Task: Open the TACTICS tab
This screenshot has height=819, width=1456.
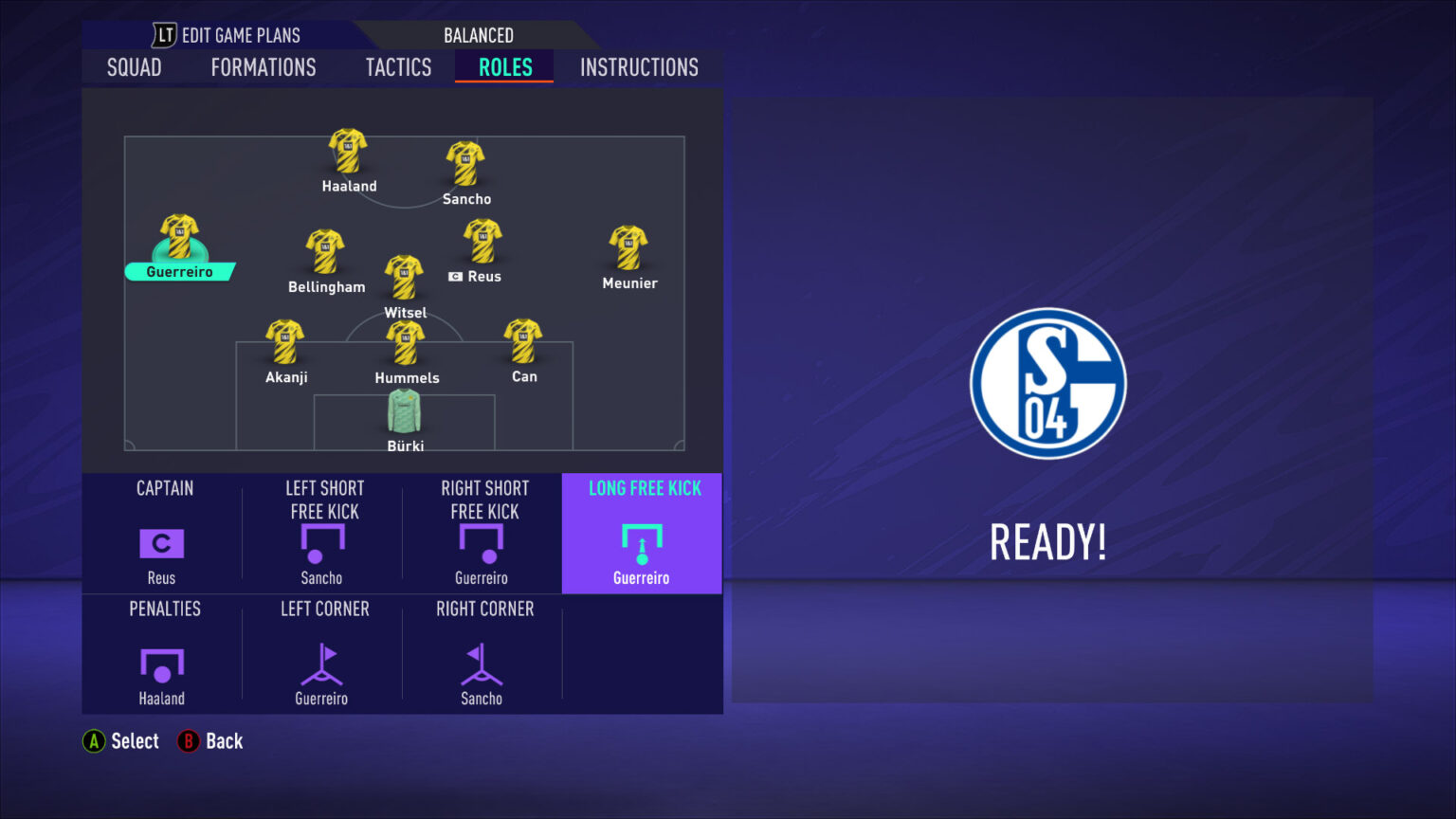Action: tap(397, 66)
